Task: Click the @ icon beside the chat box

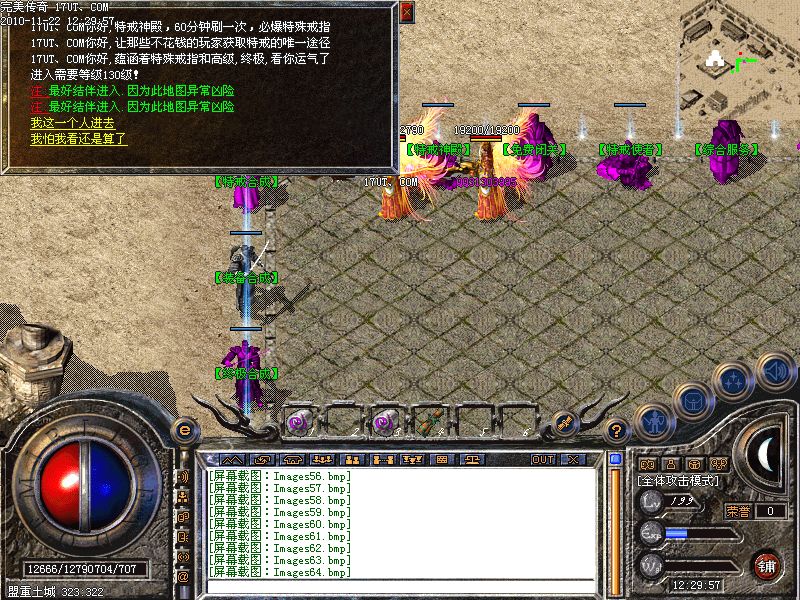Action: click(183, 576)
